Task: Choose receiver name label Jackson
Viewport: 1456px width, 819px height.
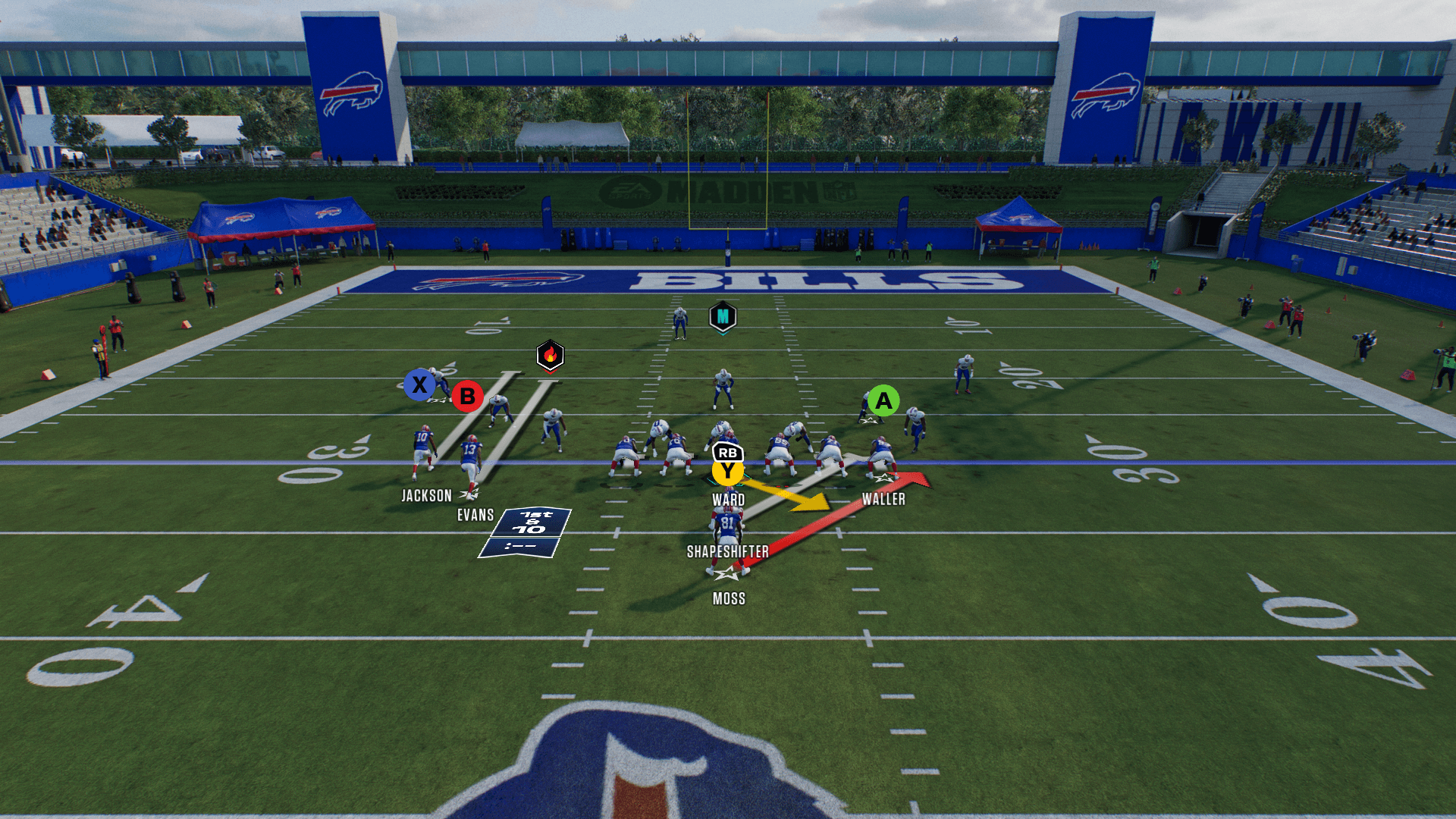Action: click(x=426, y=496)
